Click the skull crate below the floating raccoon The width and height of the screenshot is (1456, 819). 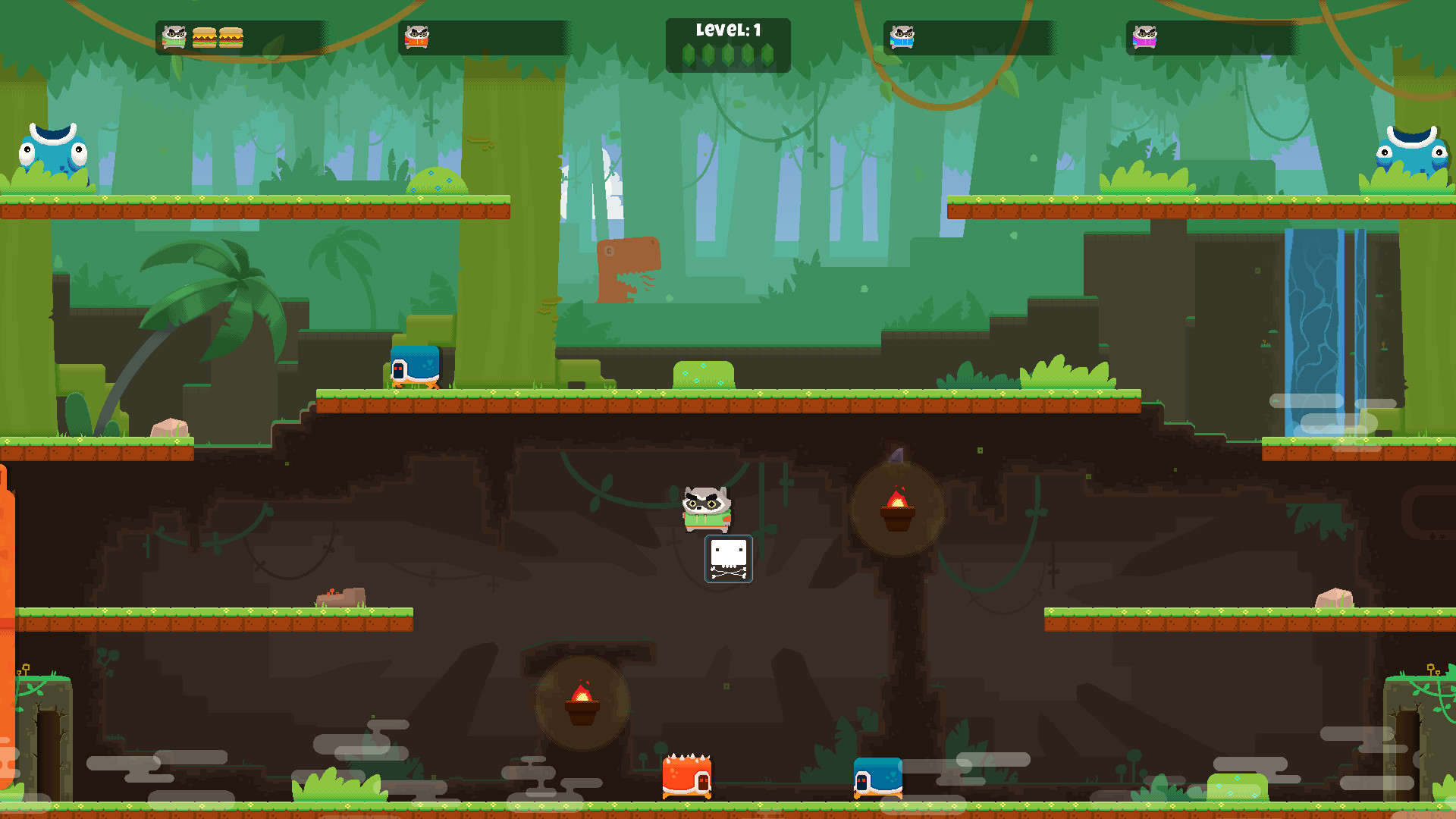728,559
